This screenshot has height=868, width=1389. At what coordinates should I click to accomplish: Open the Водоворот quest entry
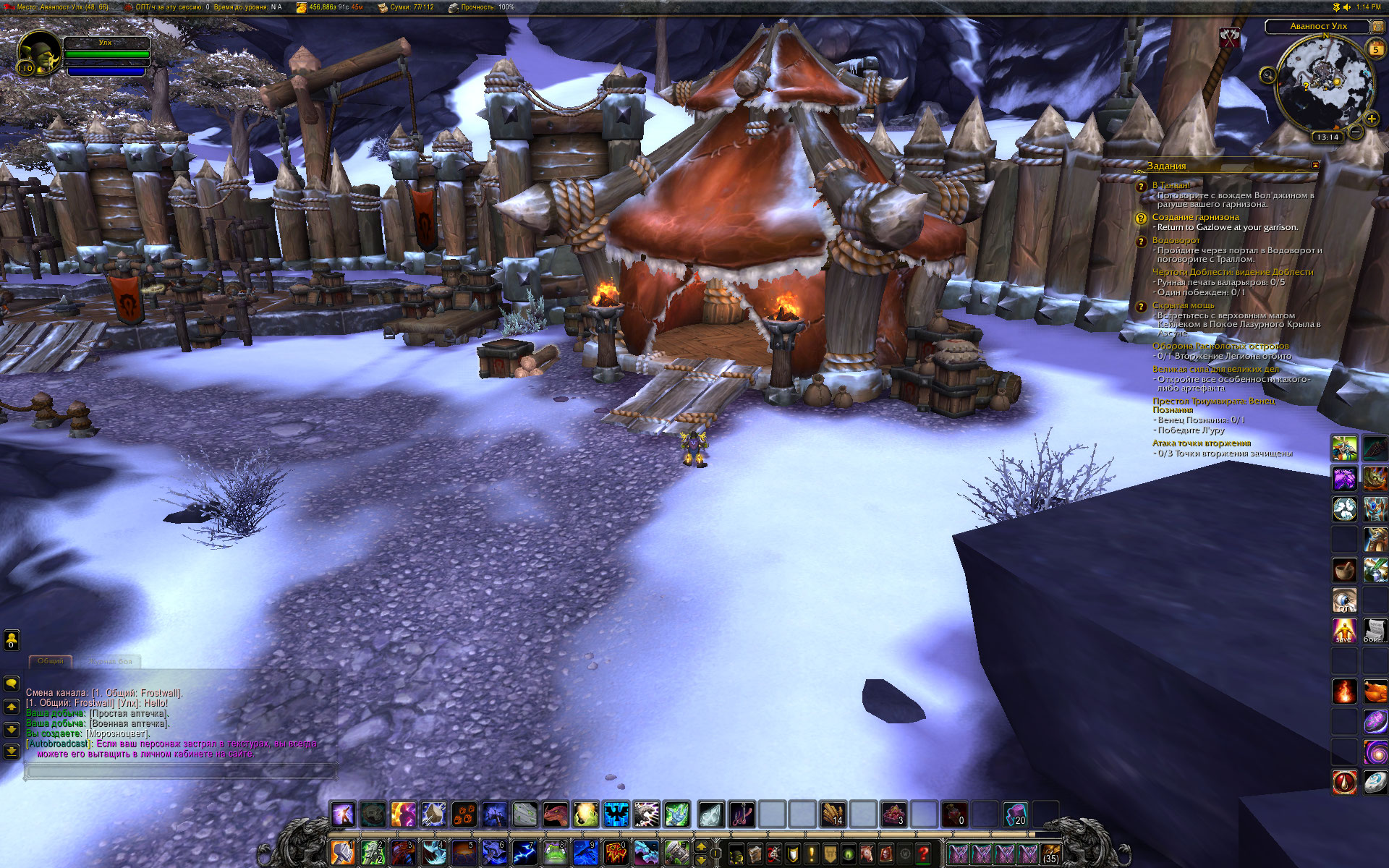pos(1176,240)
